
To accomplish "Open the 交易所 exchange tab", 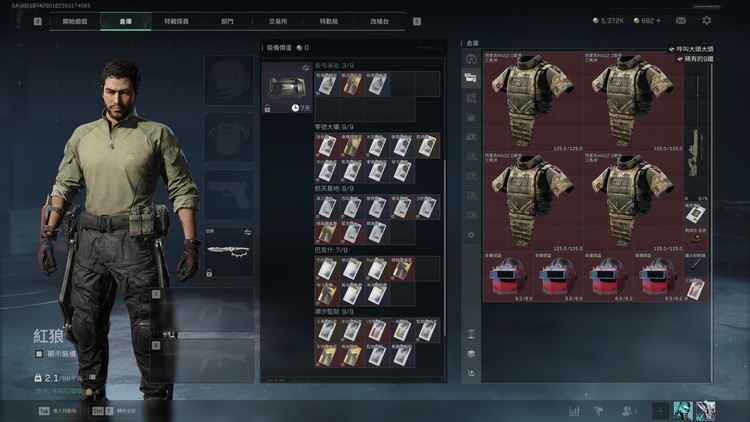I will pos(279,20).
